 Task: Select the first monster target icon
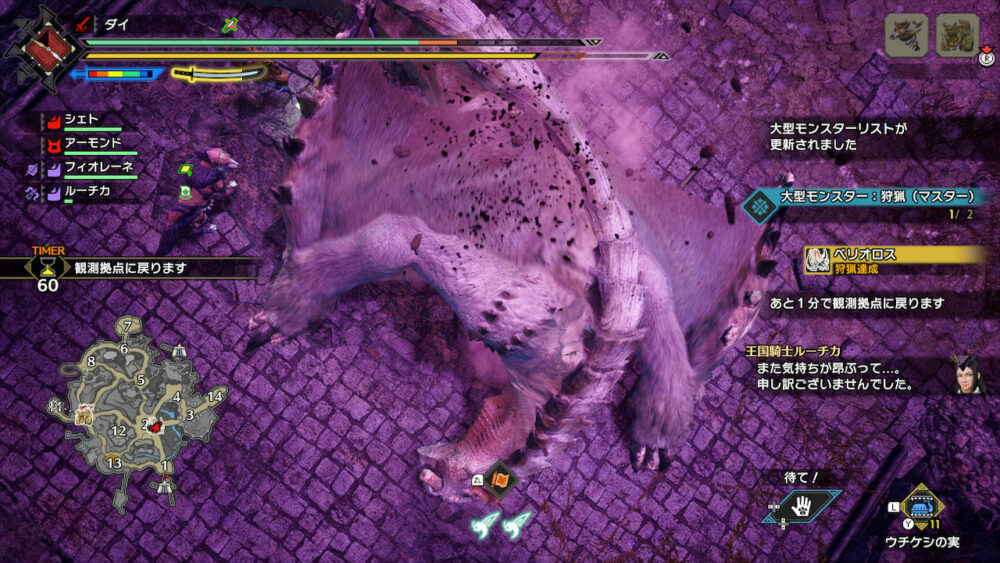906,35
